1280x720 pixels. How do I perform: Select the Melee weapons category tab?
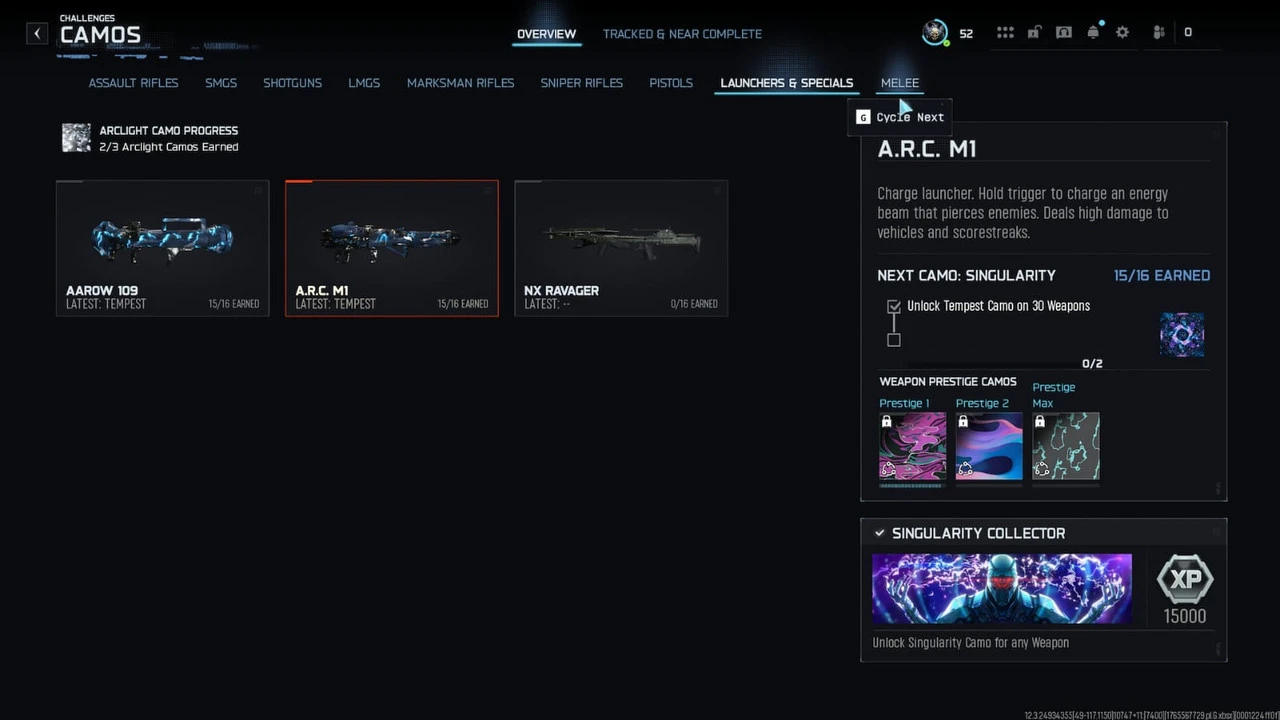click(x=899, y=83)
